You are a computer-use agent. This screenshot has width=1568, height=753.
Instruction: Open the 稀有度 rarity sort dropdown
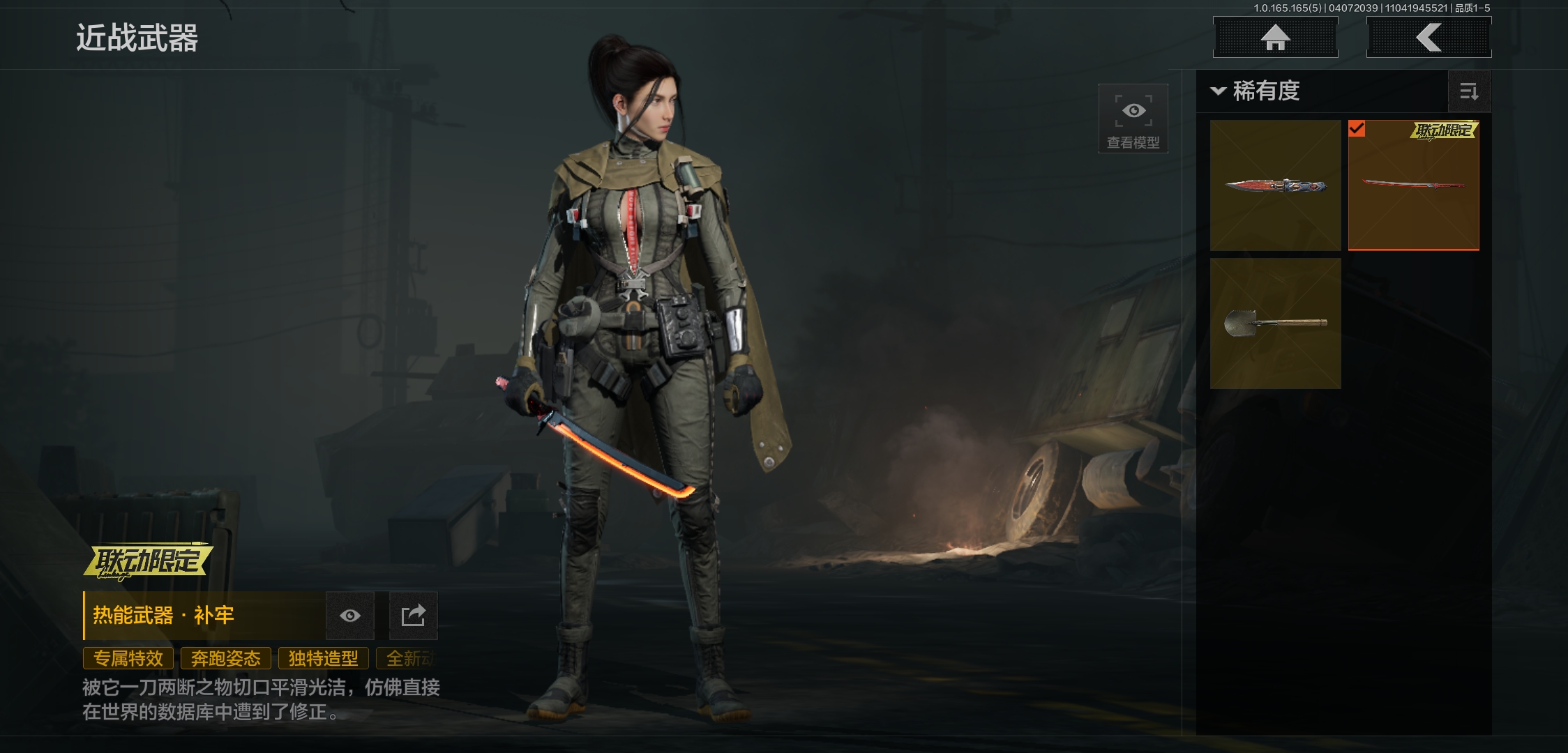(1257, 91)
